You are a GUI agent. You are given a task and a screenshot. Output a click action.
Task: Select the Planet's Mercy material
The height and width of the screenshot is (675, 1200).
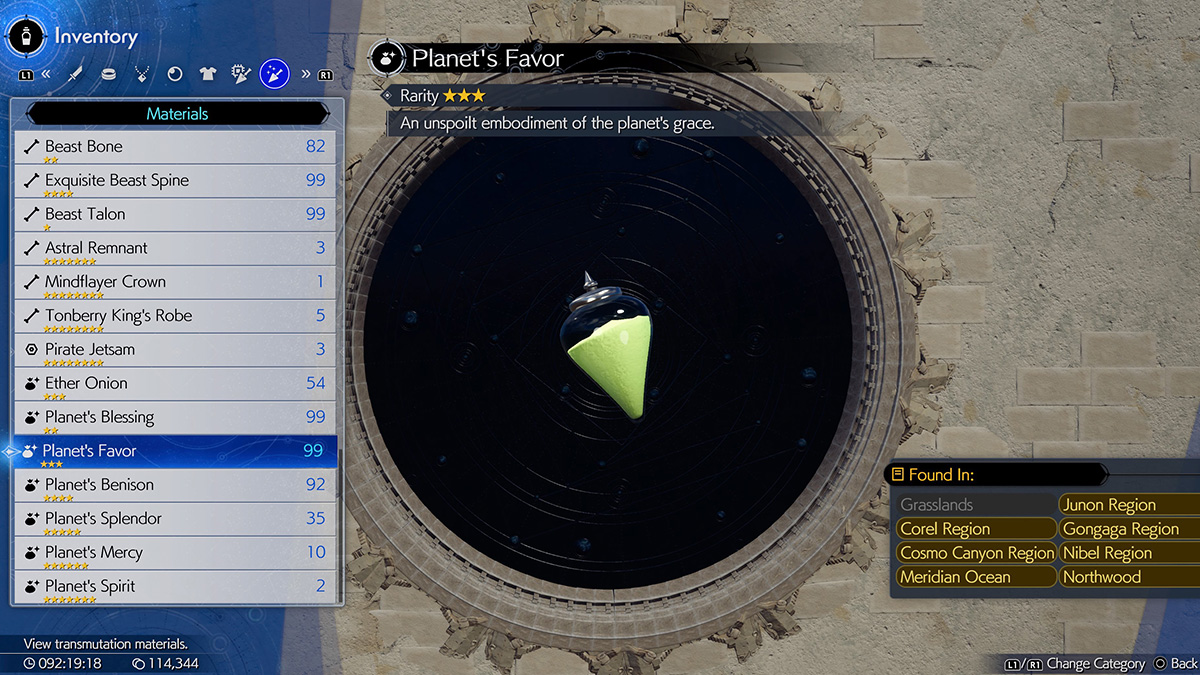pos(177,553)
